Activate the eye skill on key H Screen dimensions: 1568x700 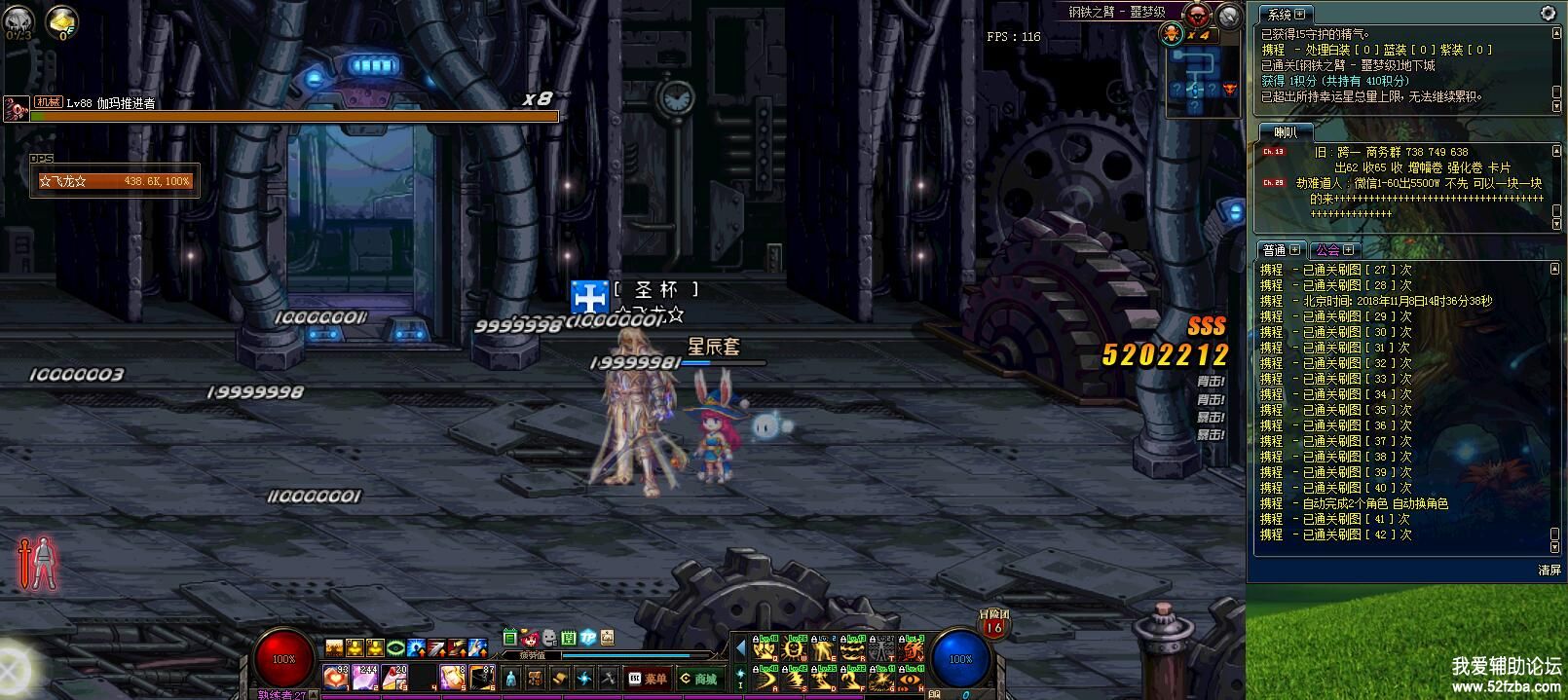pyautogui.click(x=911, y=679)
